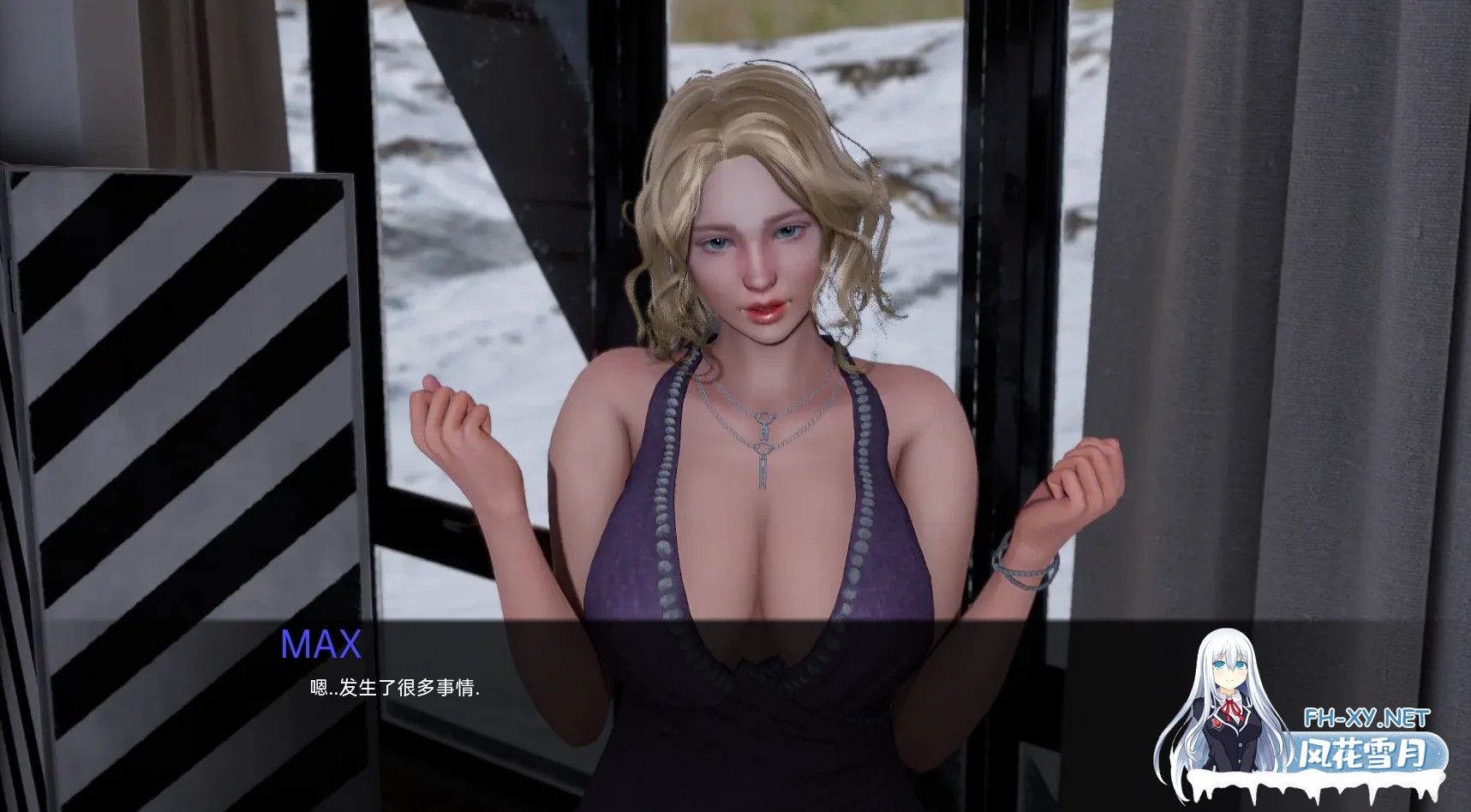Image resolution: width=1471 pixels, height=812 pixels.
Task: Click the 风花雪月 logo text
Action: [x=1360, y=752]
